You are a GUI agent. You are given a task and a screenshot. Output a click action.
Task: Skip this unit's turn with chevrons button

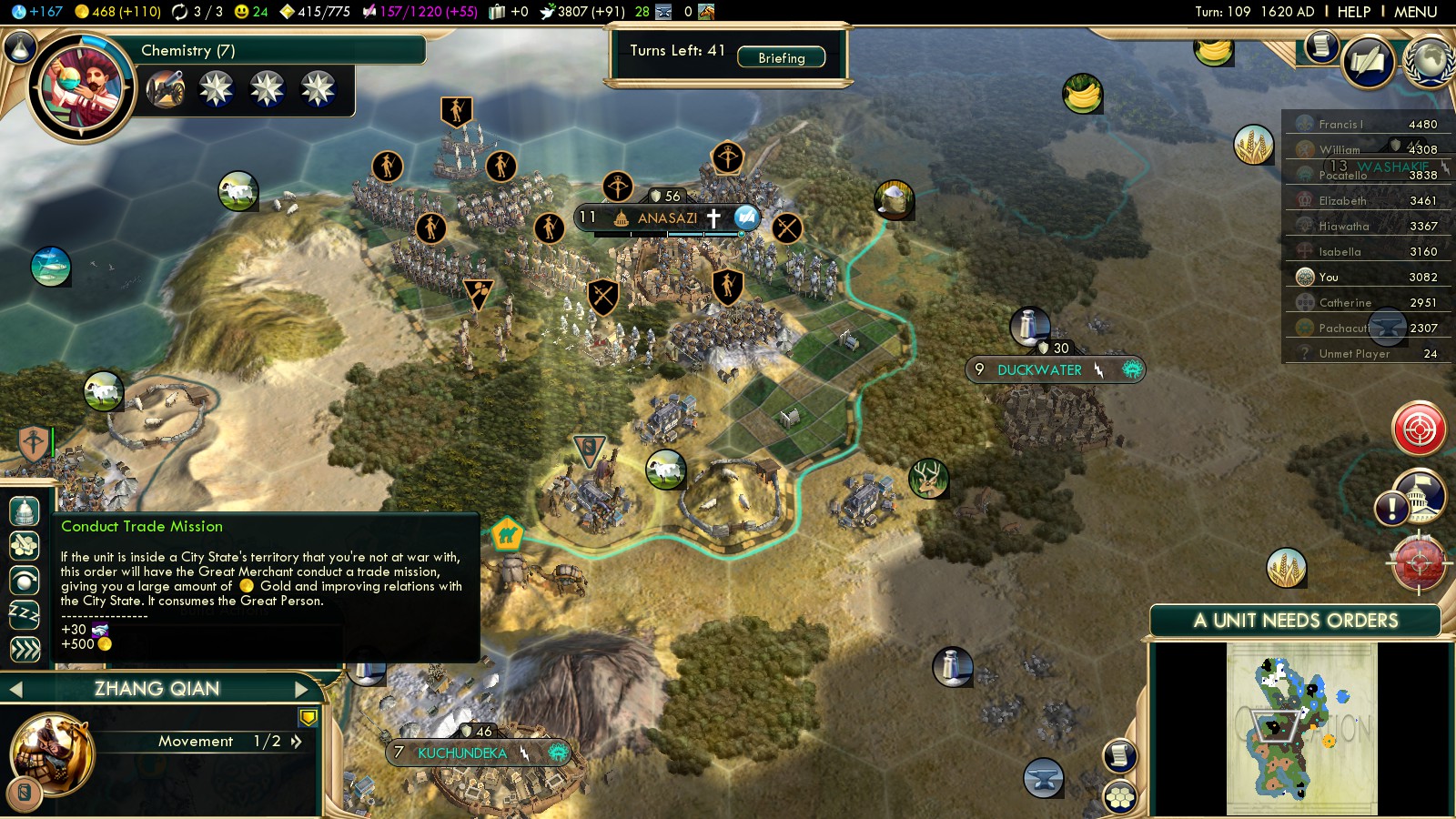[25, 649]
